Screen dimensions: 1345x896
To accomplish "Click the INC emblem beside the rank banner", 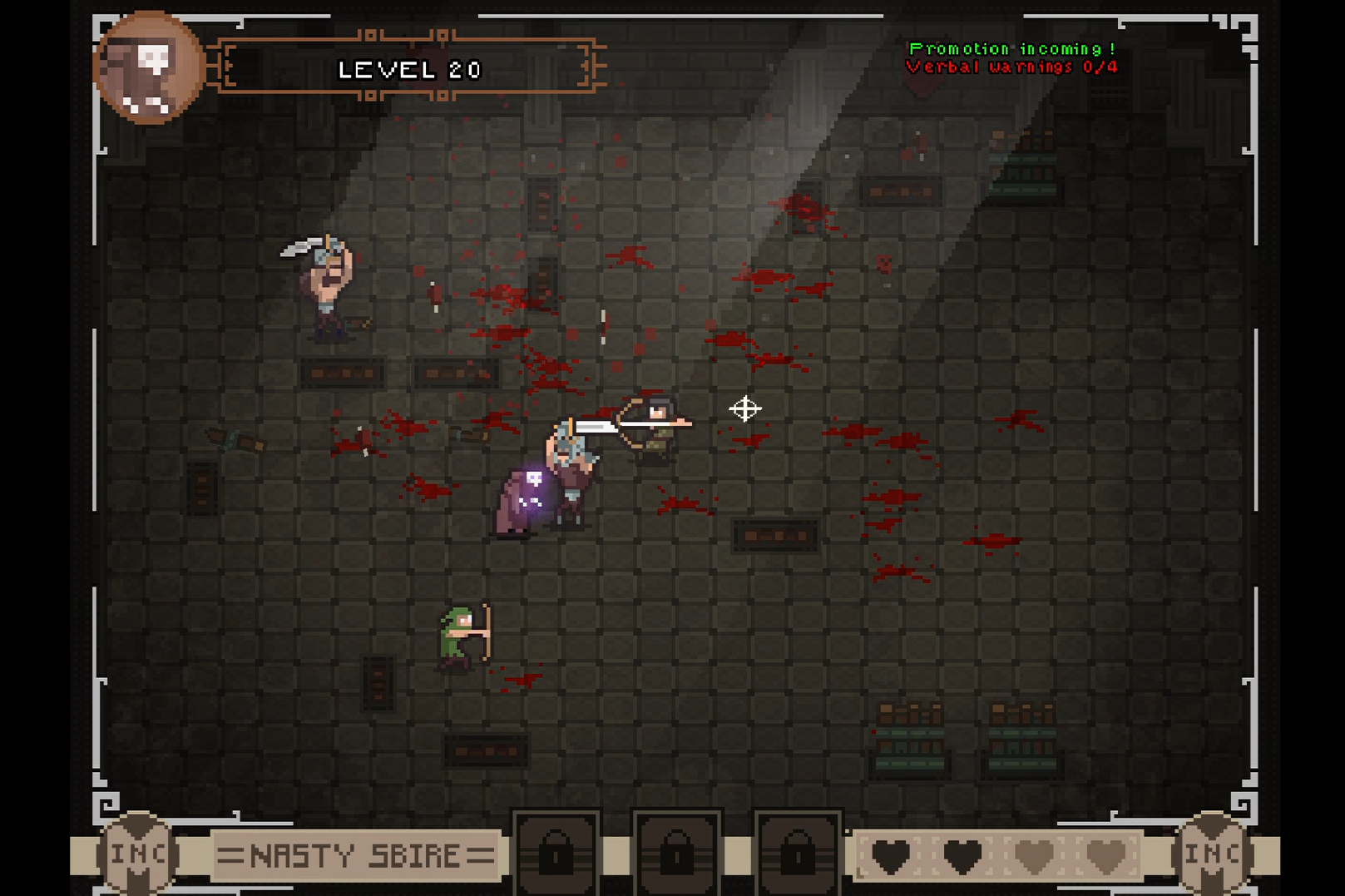I will pyautogui.click(x=138, y=853).
